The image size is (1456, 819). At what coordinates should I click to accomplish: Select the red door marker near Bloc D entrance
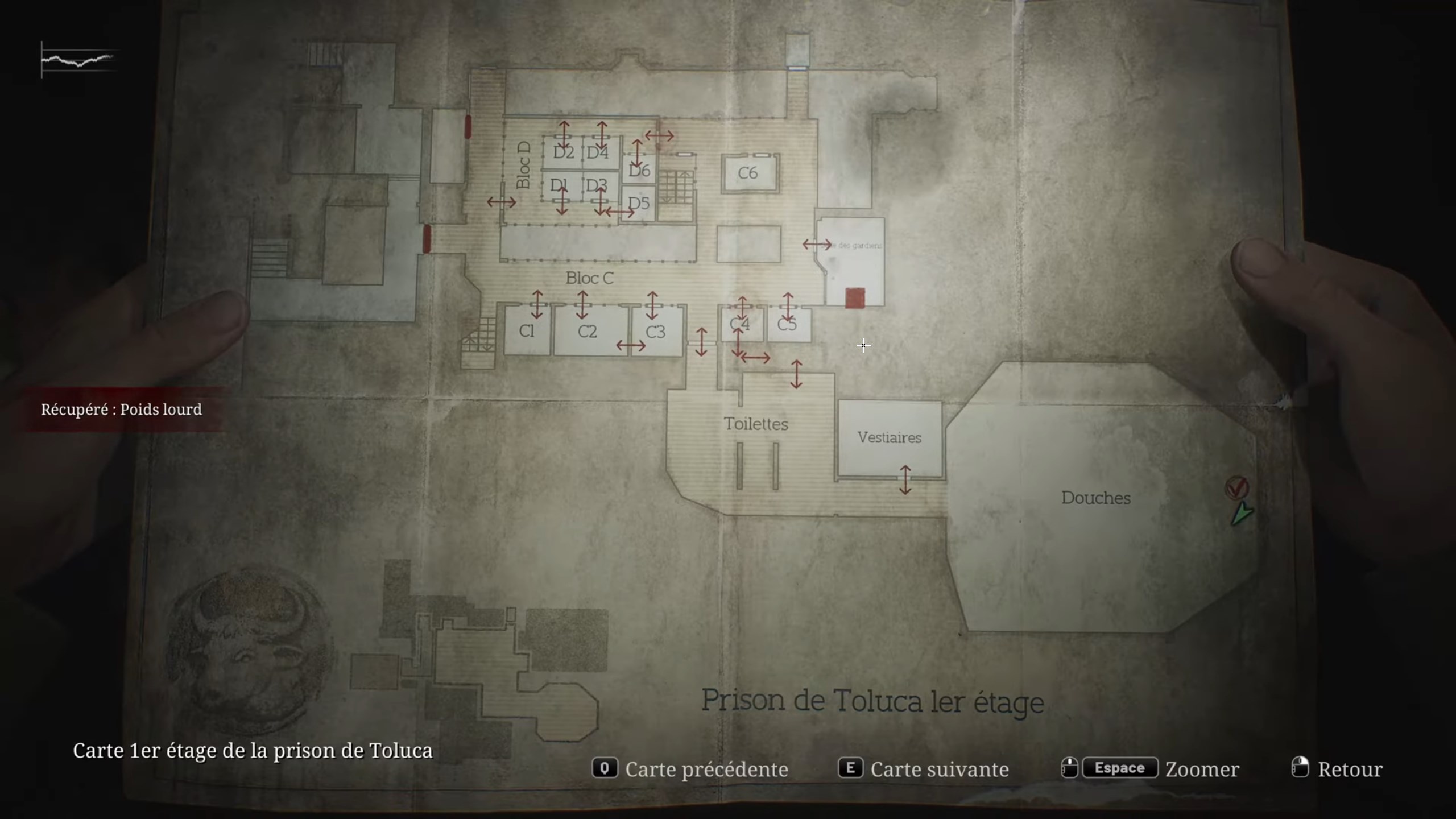coord(468,126)
